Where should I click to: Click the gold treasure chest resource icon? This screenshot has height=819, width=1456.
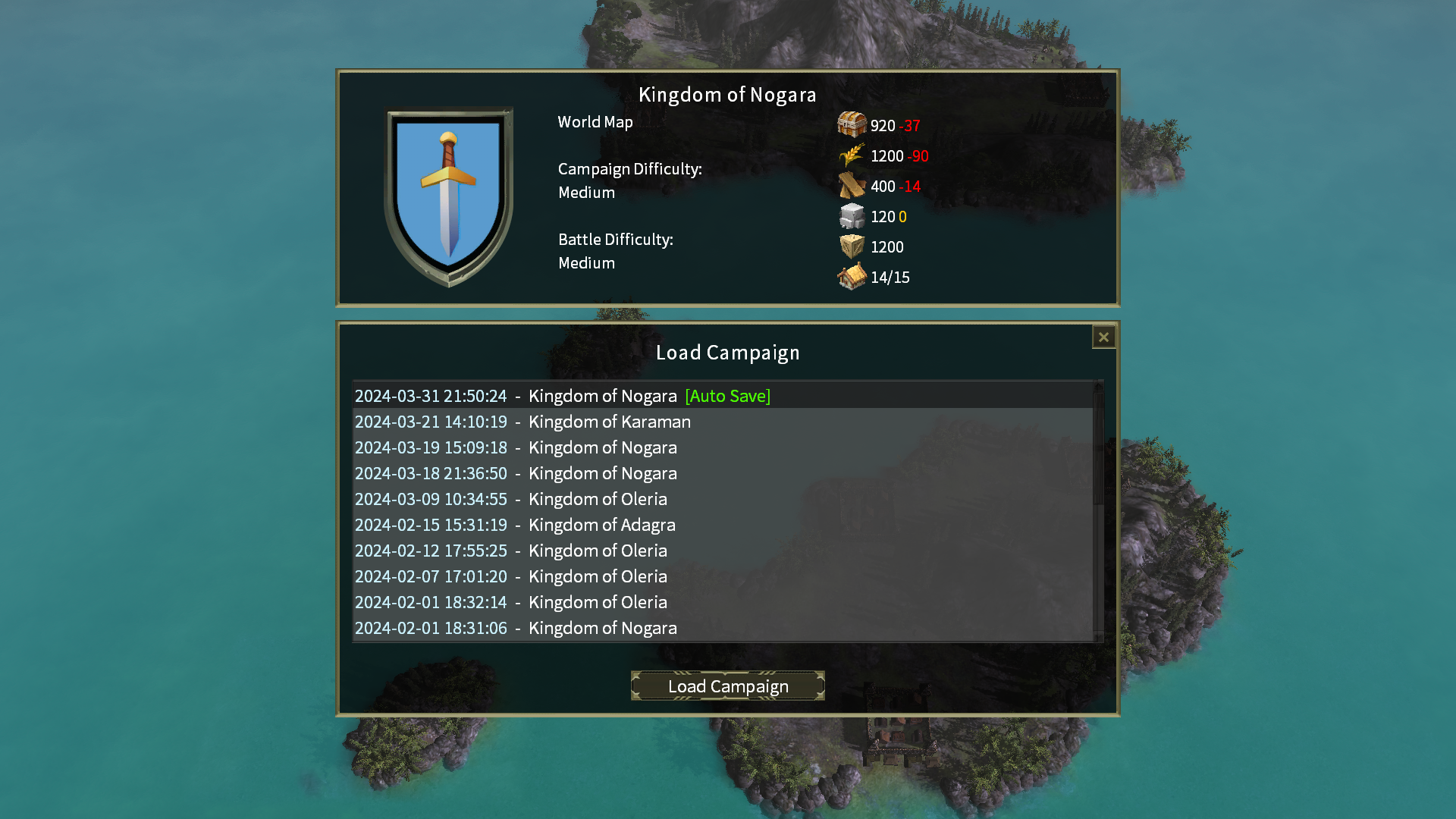click(852, 125)
